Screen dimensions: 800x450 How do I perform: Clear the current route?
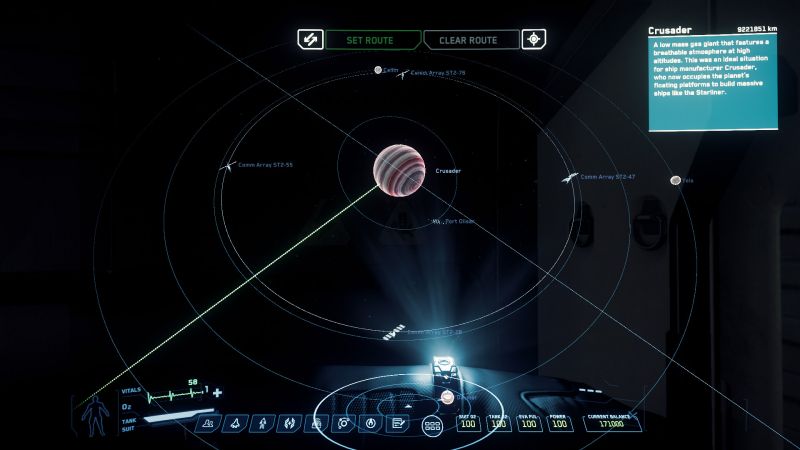tap(471, 40)
